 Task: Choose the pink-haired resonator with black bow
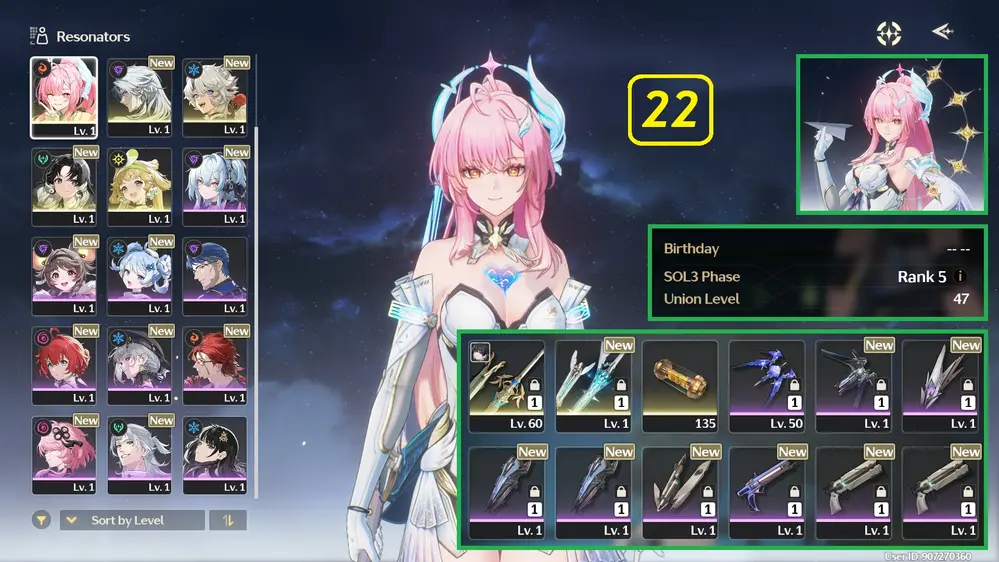point(64,455)
